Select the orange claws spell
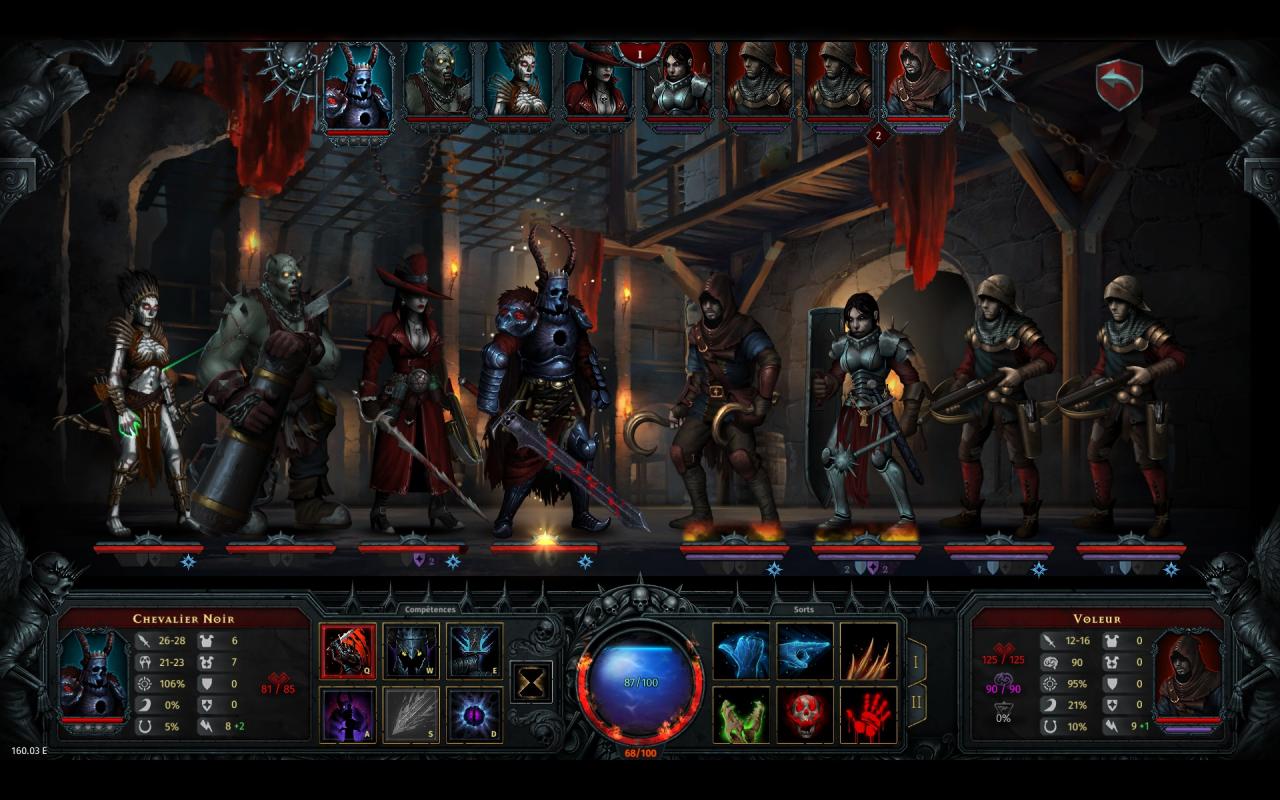1280x800 pixels. pyautogui.click(x=868, y=651)
